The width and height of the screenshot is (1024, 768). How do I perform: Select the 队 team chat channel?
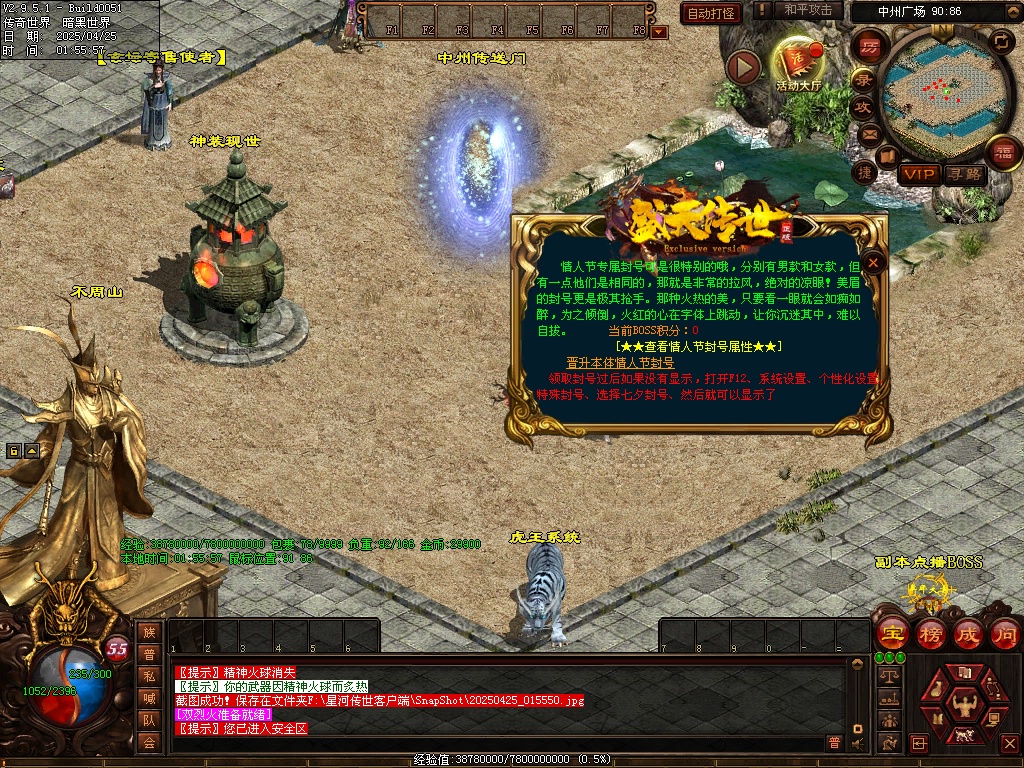pyautogui.click(x=149, y=719)
